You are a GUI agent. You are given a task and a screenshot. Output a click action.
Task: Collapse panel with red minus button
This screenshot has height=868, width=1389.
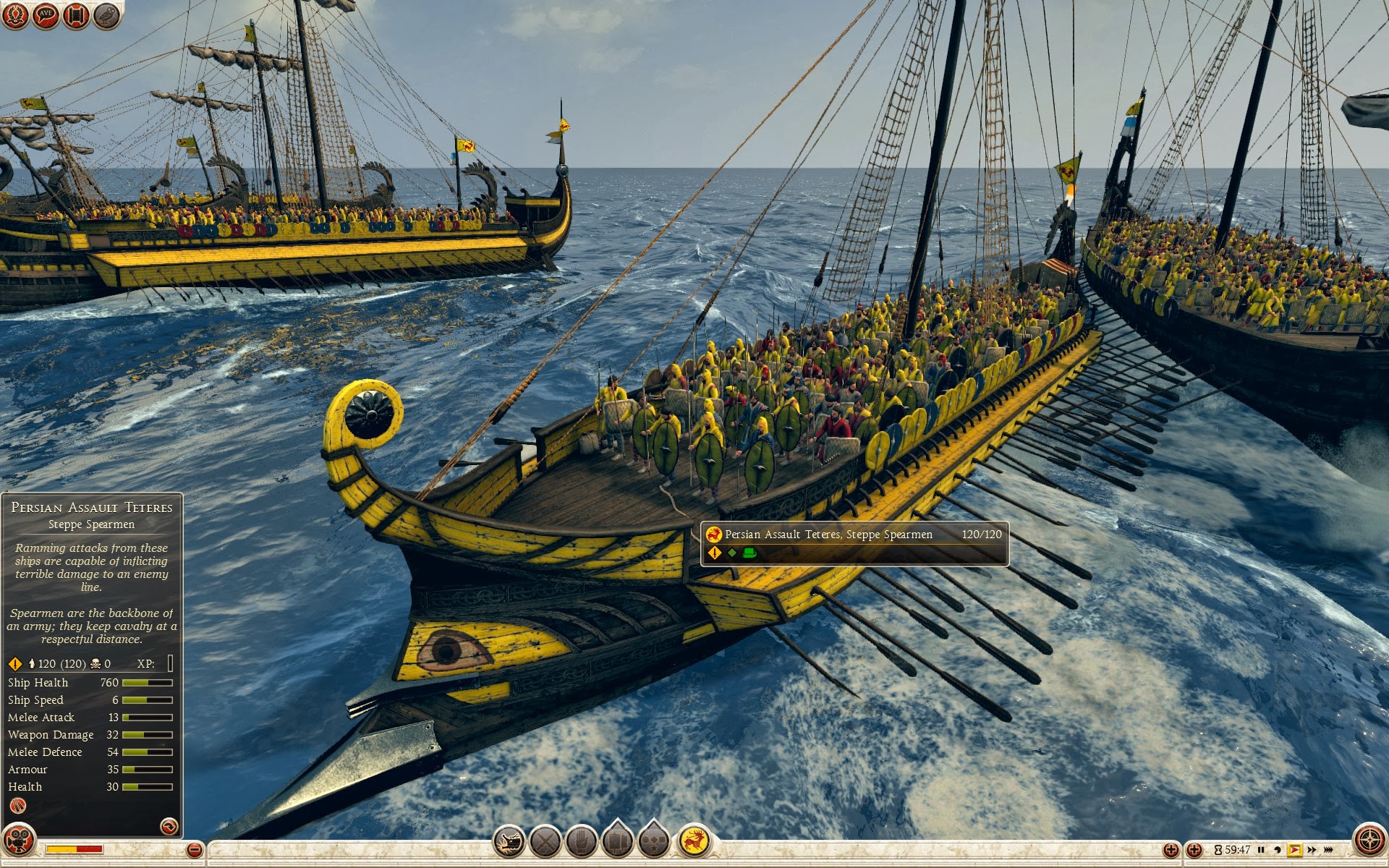[194, 850]
